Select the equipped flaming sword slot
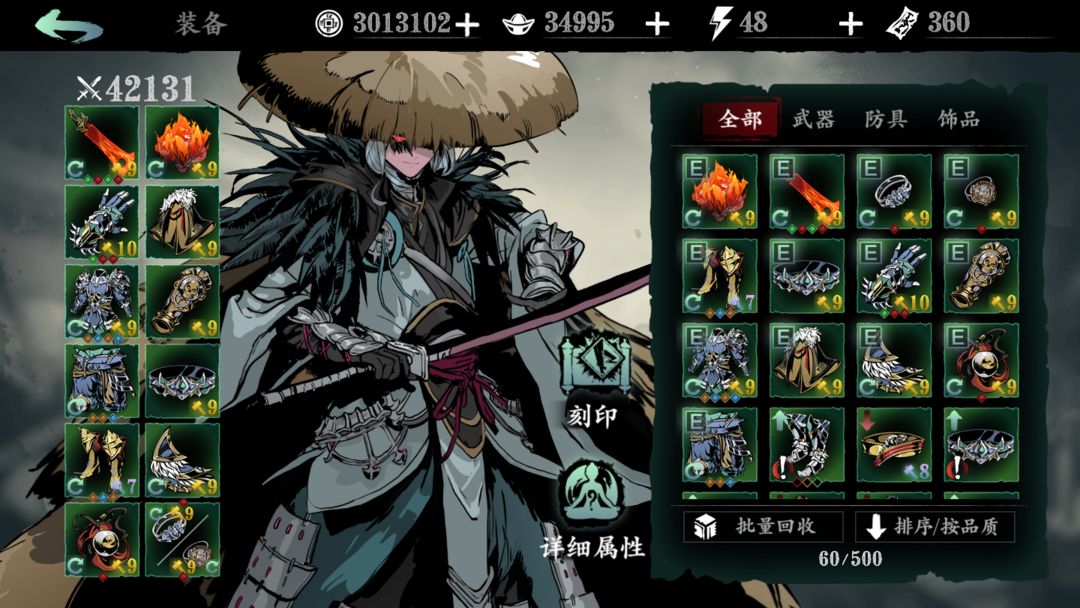 point(102,142)
